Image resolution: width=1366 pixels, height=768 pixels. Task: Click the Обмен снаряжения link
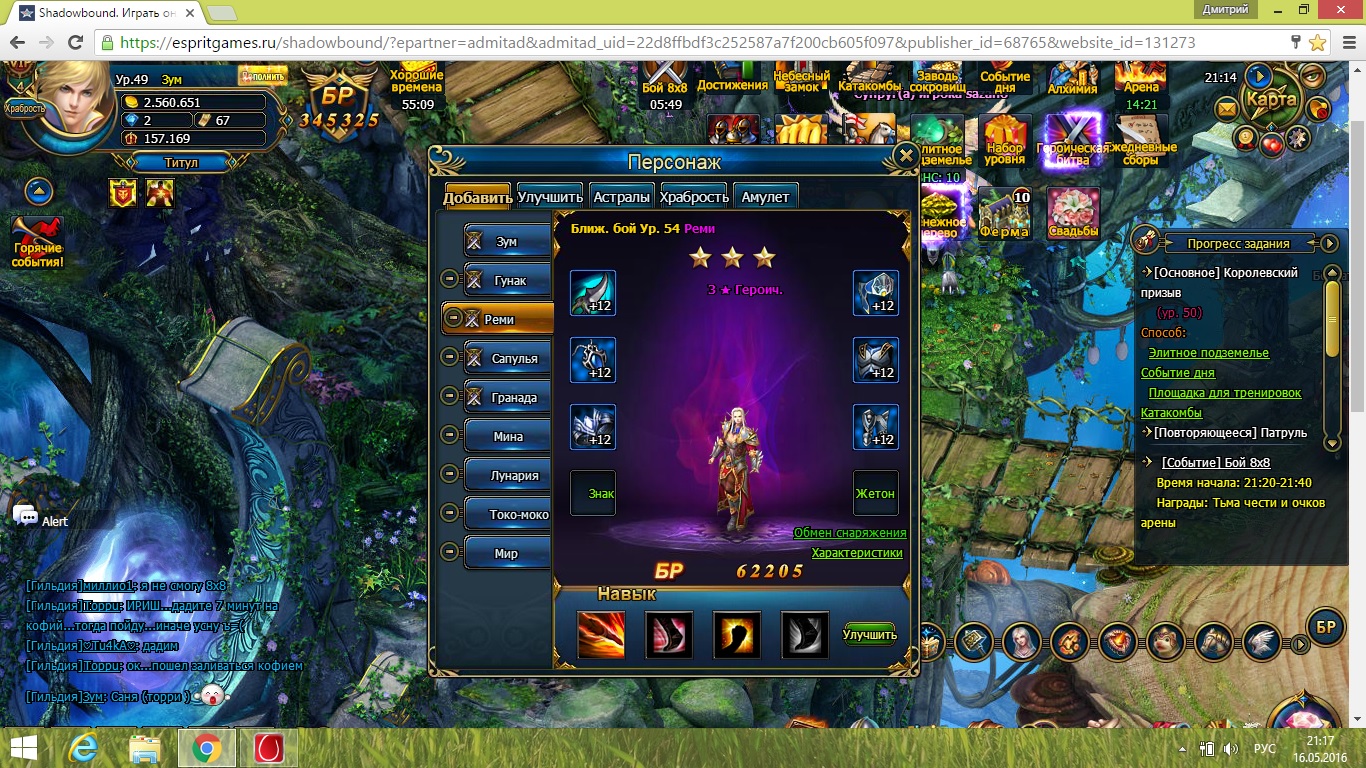[x=850, y=533]
